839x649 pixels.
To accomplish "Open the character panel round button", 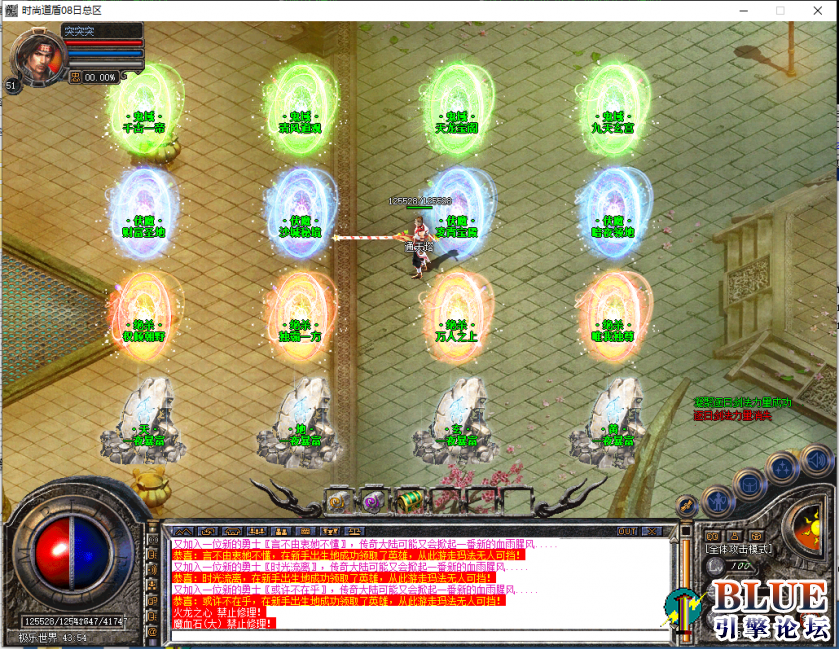I will 717,499.
